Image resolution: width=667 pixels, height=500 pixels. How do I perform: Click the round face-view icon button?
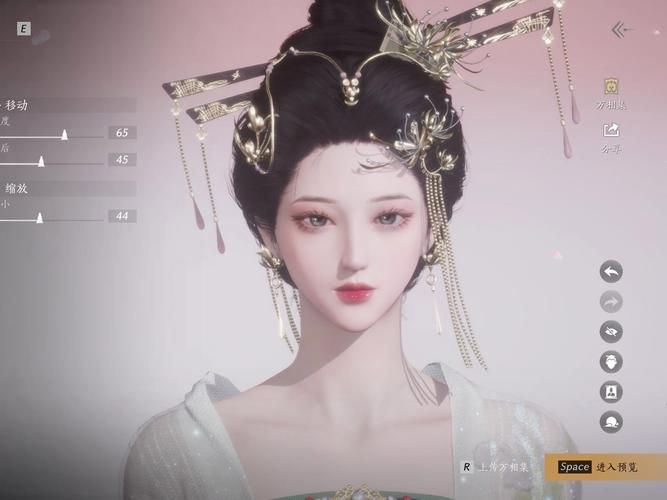[x=611, y=361]
